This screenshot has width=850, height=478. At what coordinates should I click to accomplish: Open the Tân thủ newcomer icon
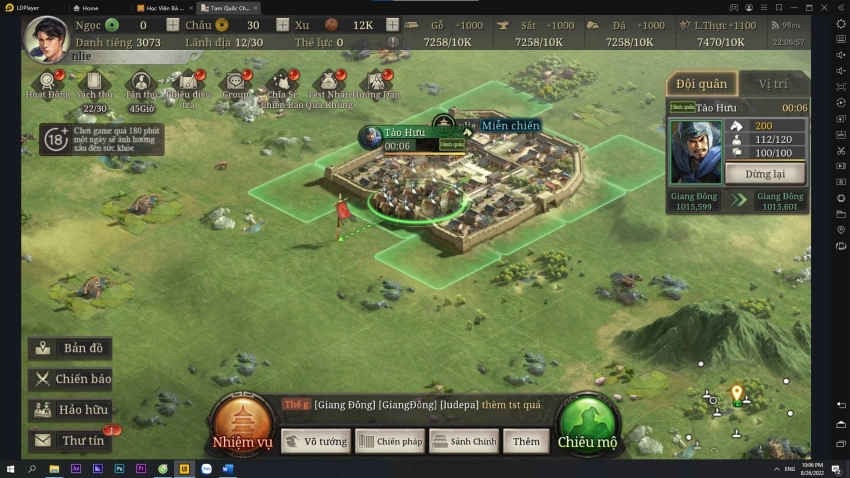point(141,83)
